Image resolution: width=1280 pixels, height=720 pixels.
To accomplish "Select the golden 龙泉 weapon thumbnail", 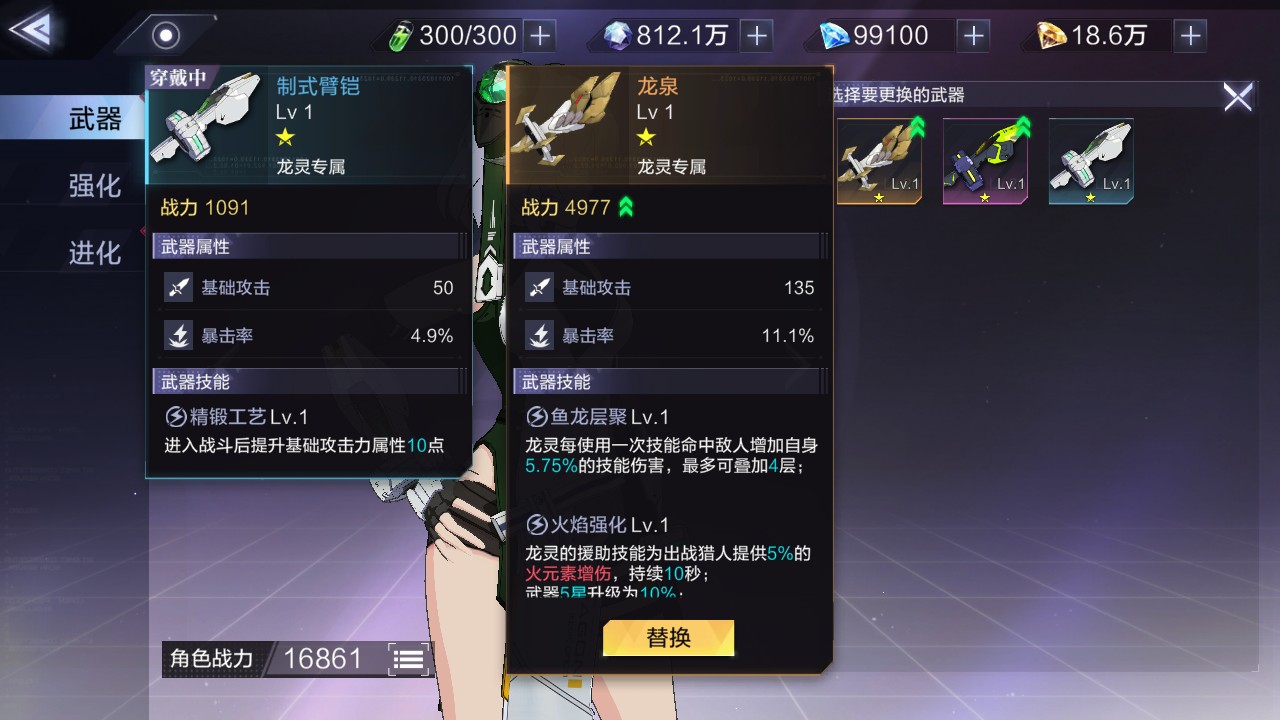I will pyautogui.click(x=879, y=161).
